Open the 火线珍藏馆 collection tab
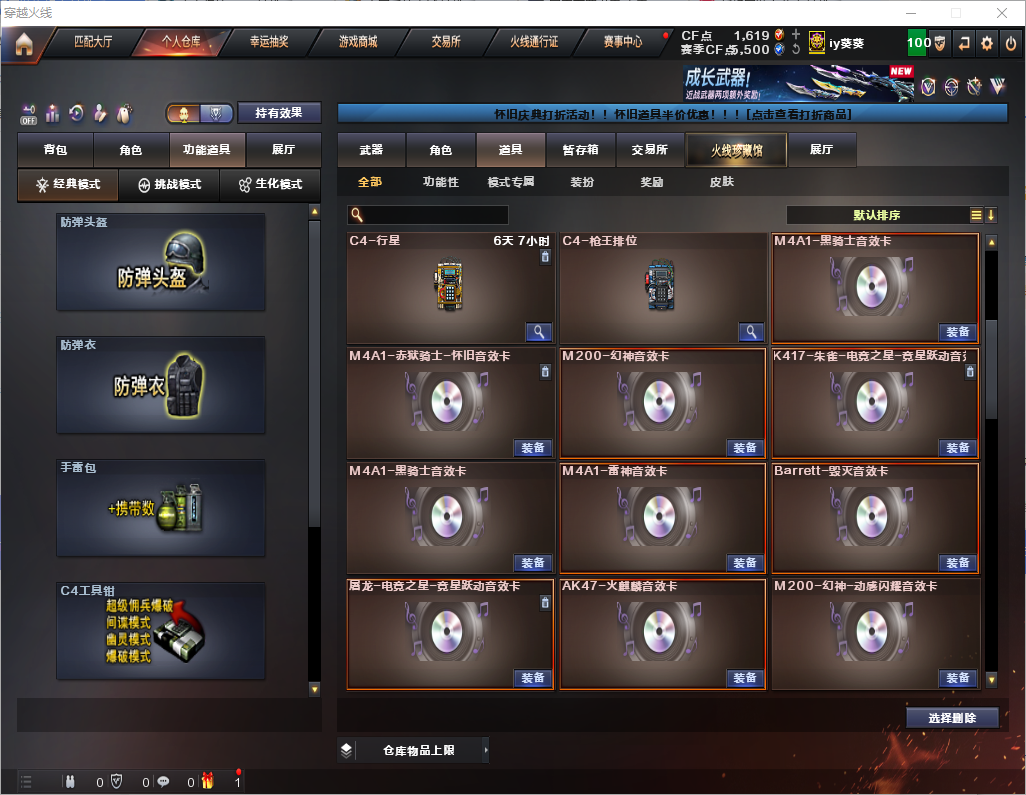The width and height of the screenshot is (1026, 795). tap(735, 150)
